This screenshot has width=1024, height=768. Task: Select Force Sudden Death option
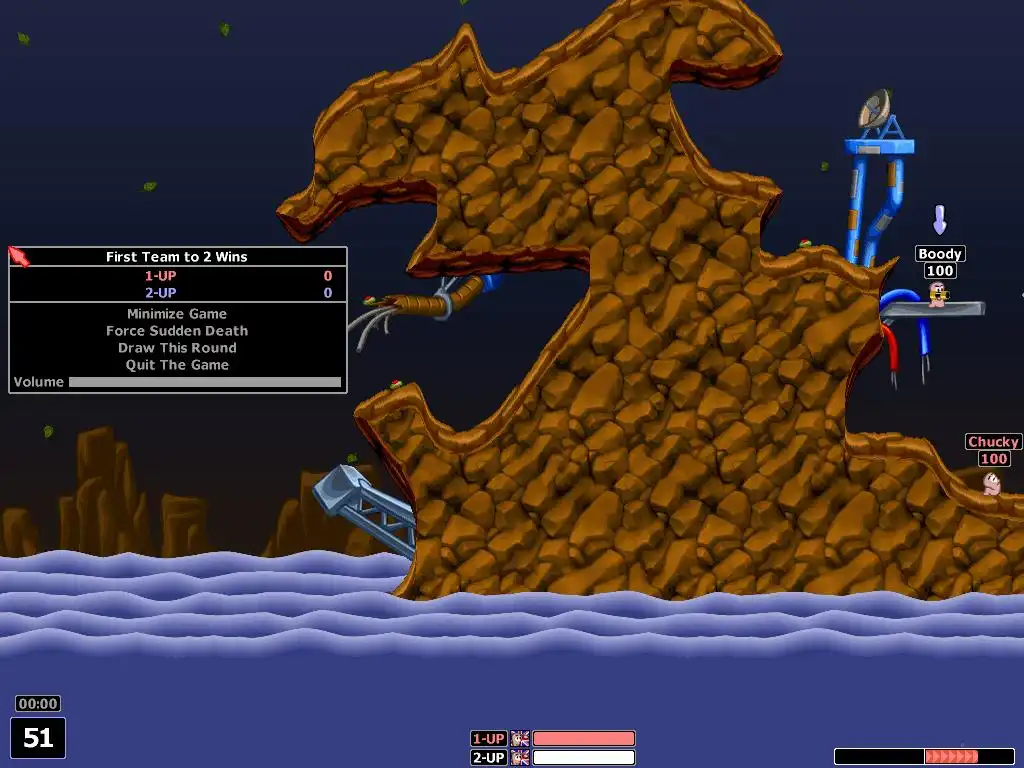177,331
